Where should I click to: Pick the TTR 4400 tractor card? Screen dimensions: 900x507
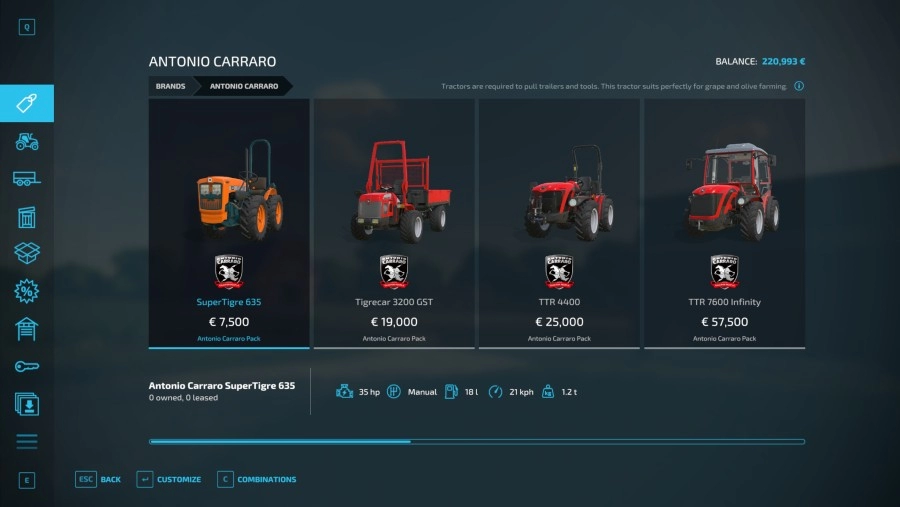[x=558, y=223]
